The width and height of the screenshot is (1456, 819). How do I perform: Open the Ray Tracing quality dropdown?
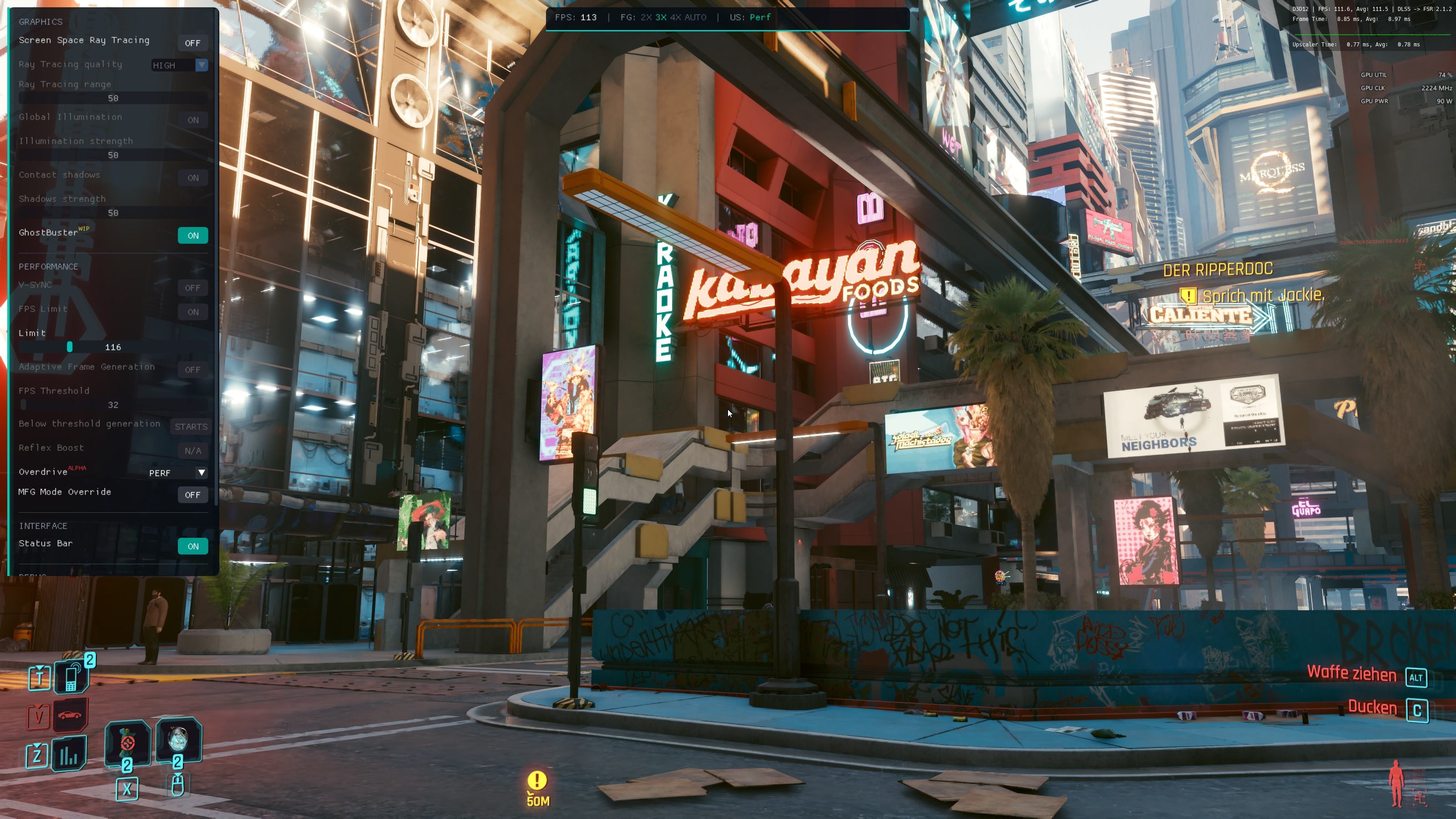tap(179, 65)
